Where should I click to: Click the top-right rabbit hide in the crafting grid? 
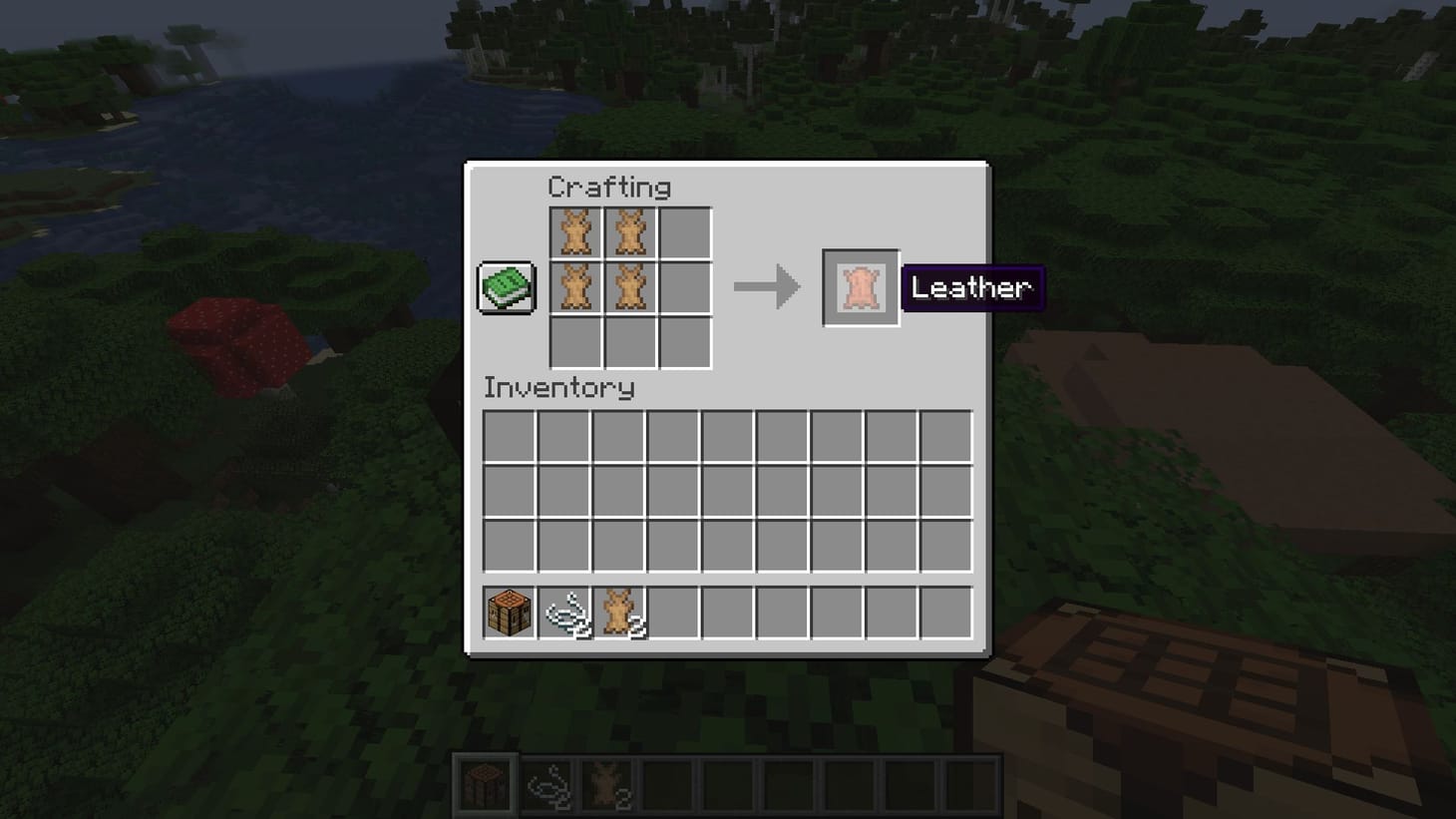[632, 231]
